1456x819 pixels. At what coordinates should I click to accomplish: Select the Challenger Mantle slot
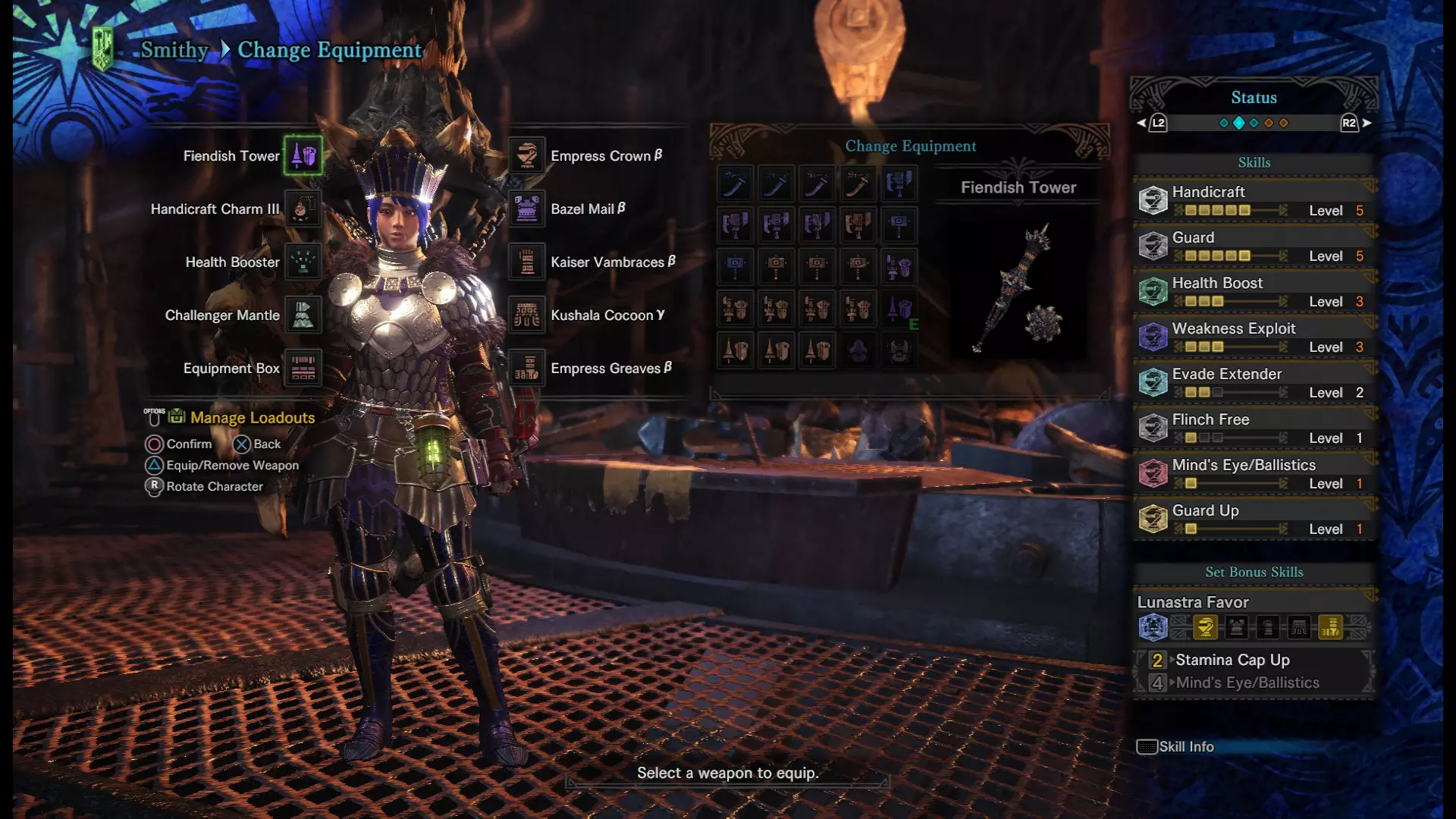tap(303, 315)
